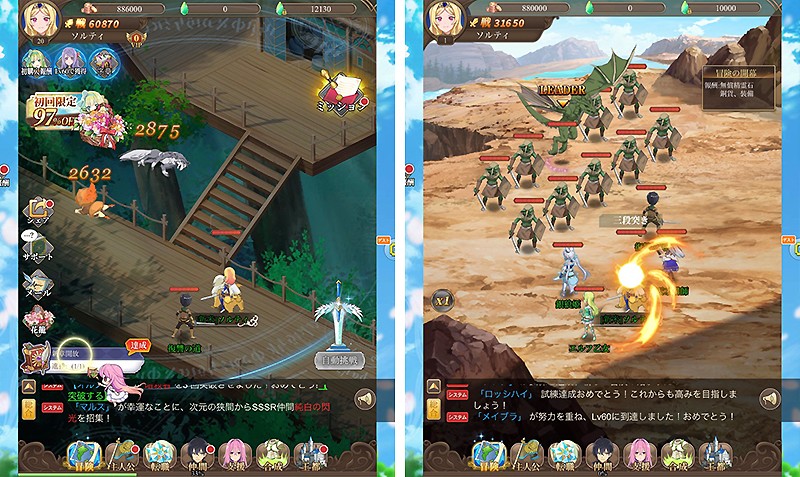
Task: Open the spellbook quest icon beside 達成
Action: click(x=36, y=357)
